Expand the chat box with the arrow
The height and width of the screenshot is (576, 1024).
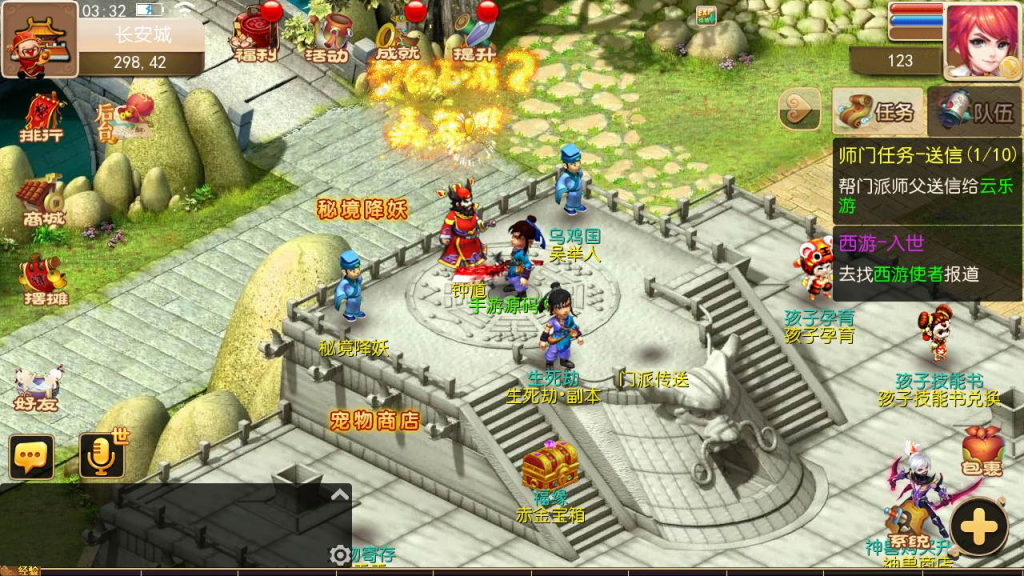[x=339, y=495]
